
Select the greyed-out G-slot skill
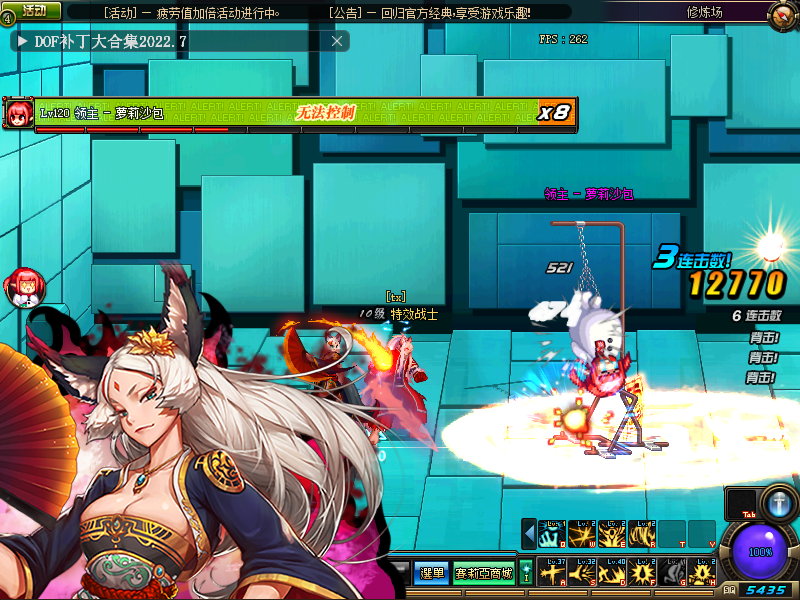[671, 572]
